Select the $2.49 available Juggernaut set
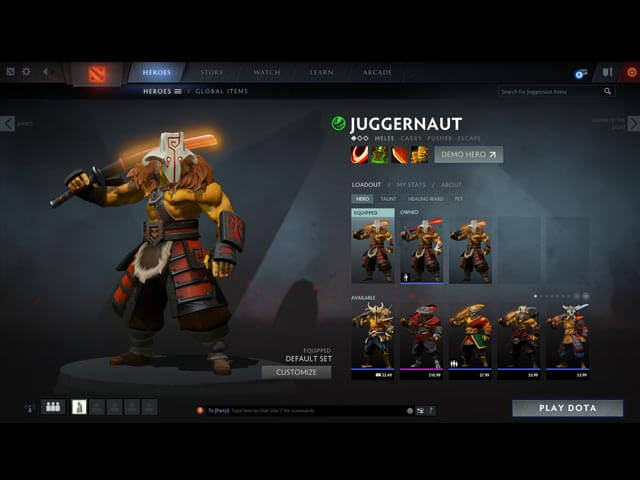 (371, 340)
